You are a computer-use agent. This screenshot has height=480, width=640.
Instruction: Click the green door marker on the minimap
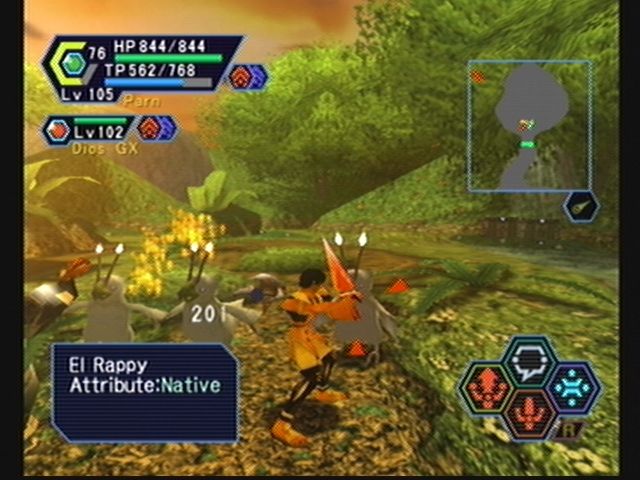point(528,144)
